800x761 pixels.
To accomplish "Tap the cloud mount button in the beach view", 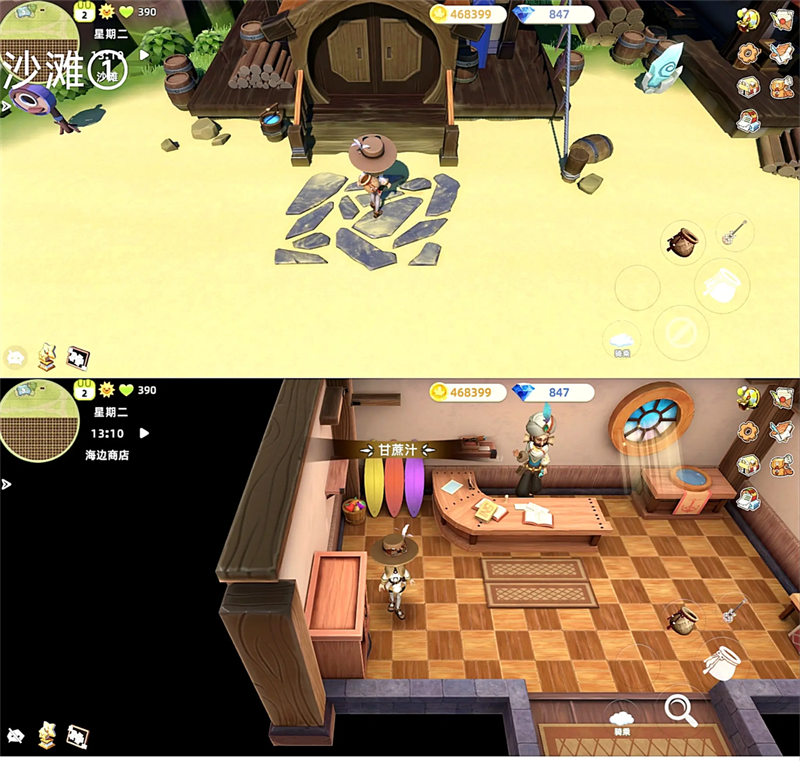I will [622, 341].
